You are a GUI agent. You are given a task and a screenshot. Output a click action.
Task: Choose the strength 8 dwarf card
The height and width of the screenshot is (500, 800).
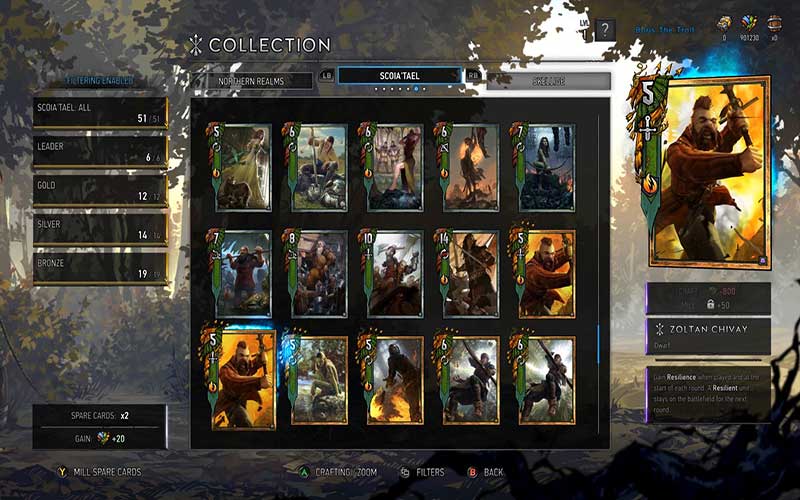point(319,274)
